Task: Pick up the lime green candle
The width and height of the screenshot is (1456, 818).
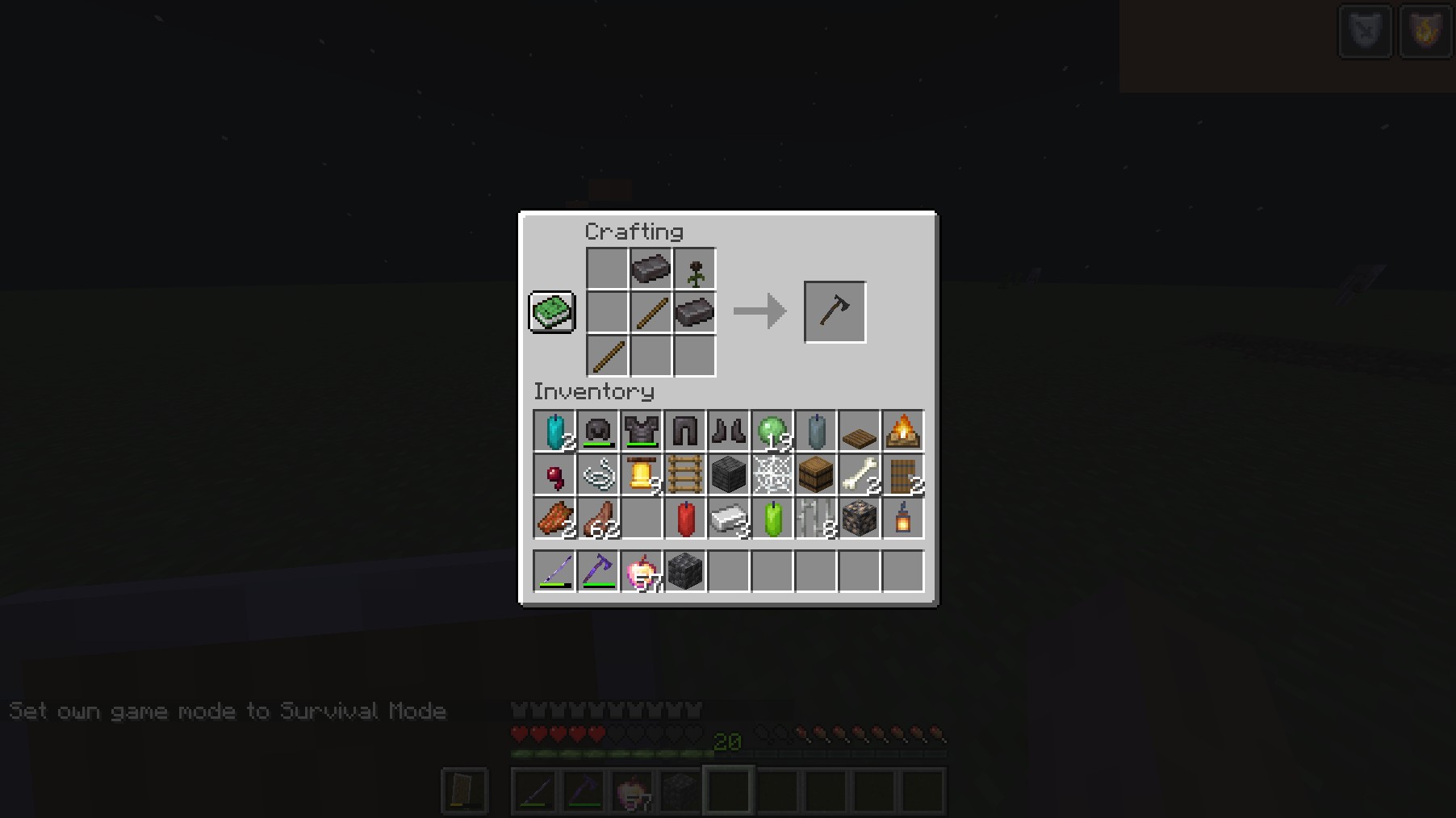Action: tap(772, 519)
